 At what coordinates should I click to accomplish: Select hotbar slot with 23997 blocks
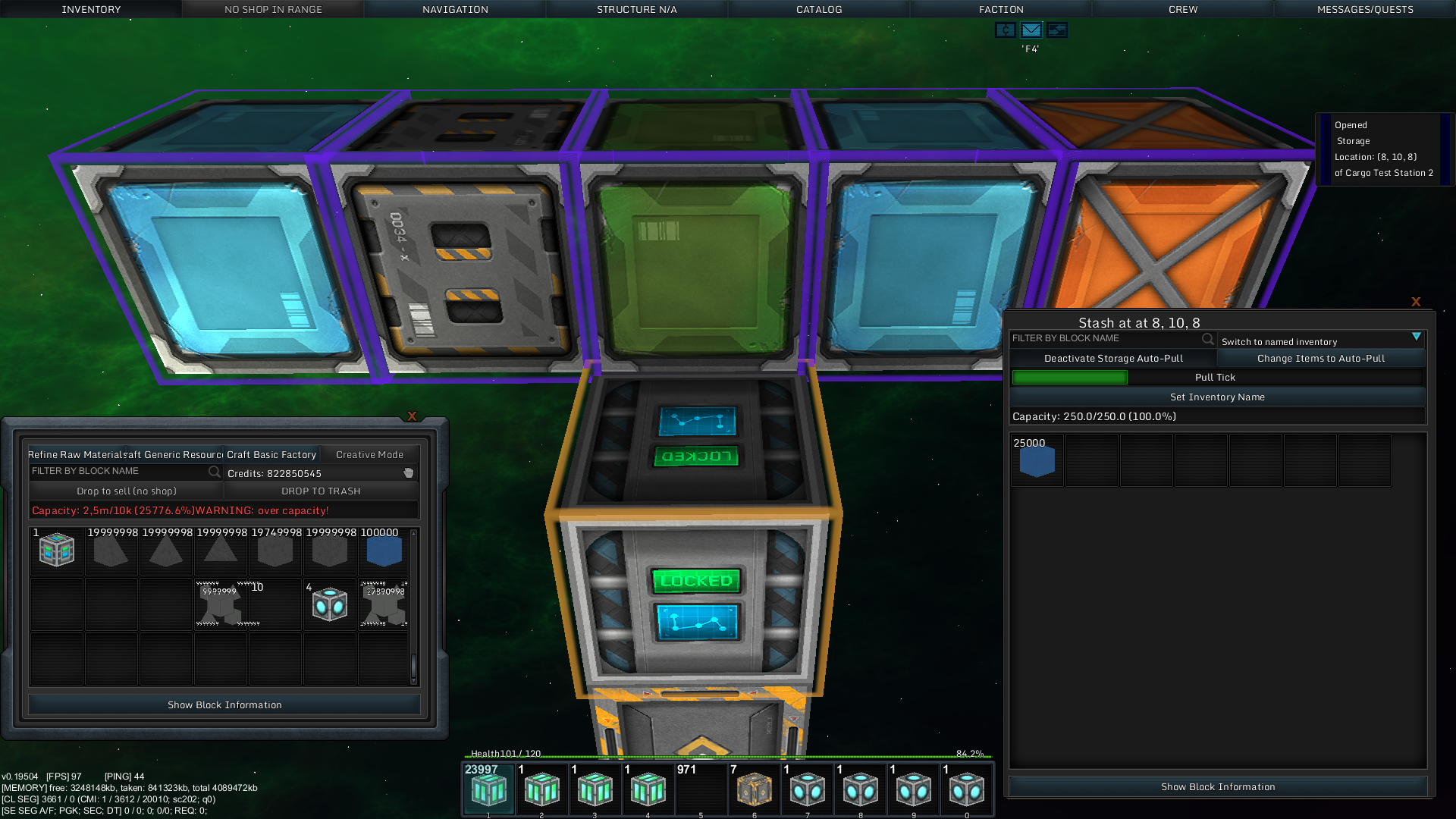[x=488, y=789]
